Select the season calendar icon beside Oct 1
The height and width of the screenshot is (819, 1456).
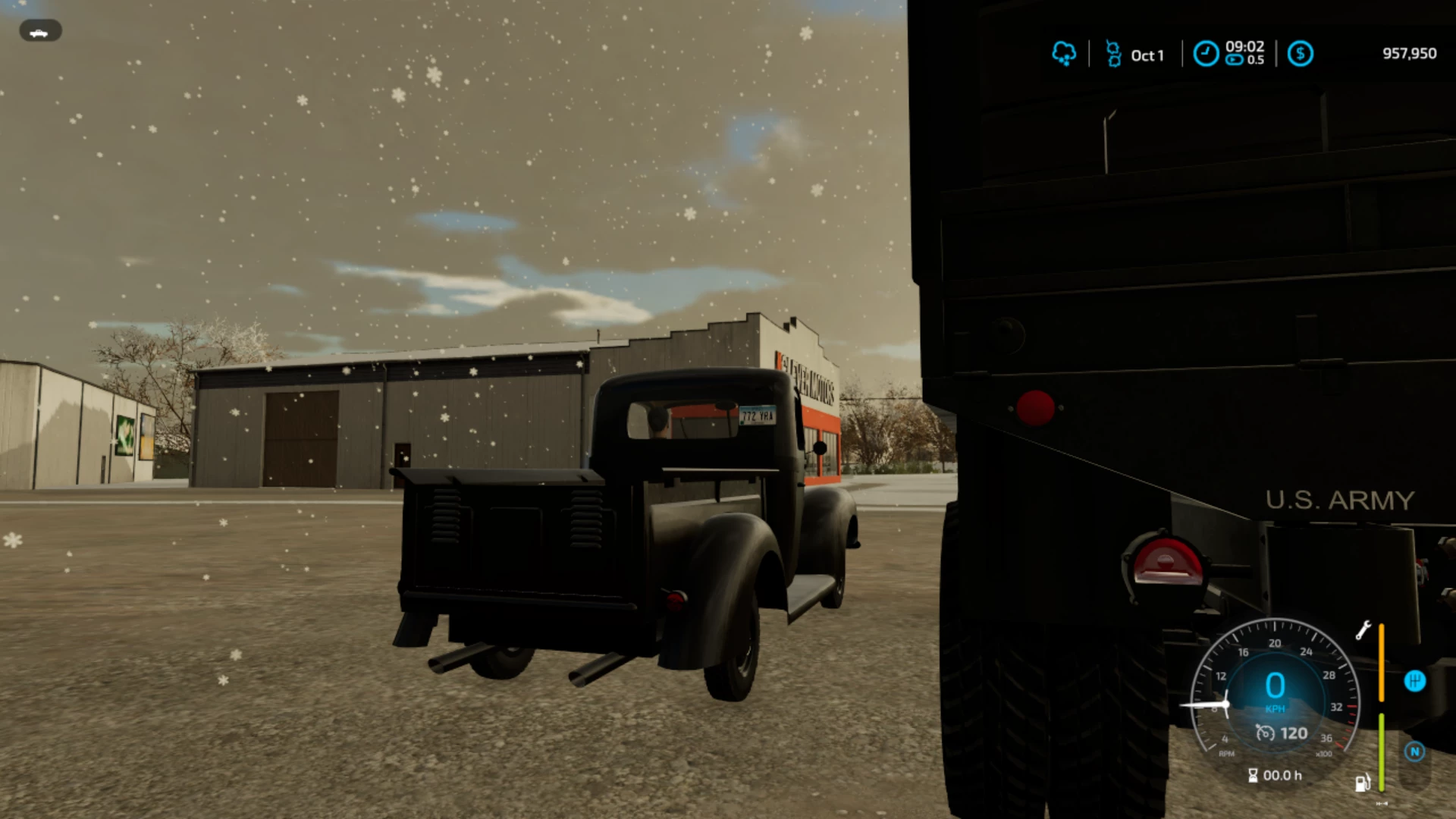[1113, 54]
